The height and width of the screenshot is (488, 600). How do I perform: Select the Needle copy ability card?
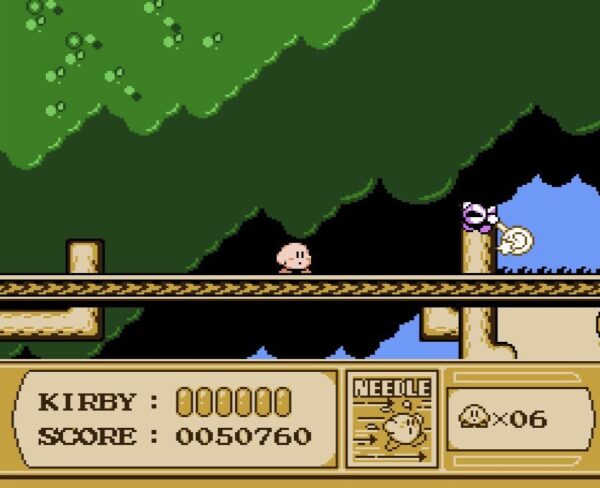[x=392, y=420]
